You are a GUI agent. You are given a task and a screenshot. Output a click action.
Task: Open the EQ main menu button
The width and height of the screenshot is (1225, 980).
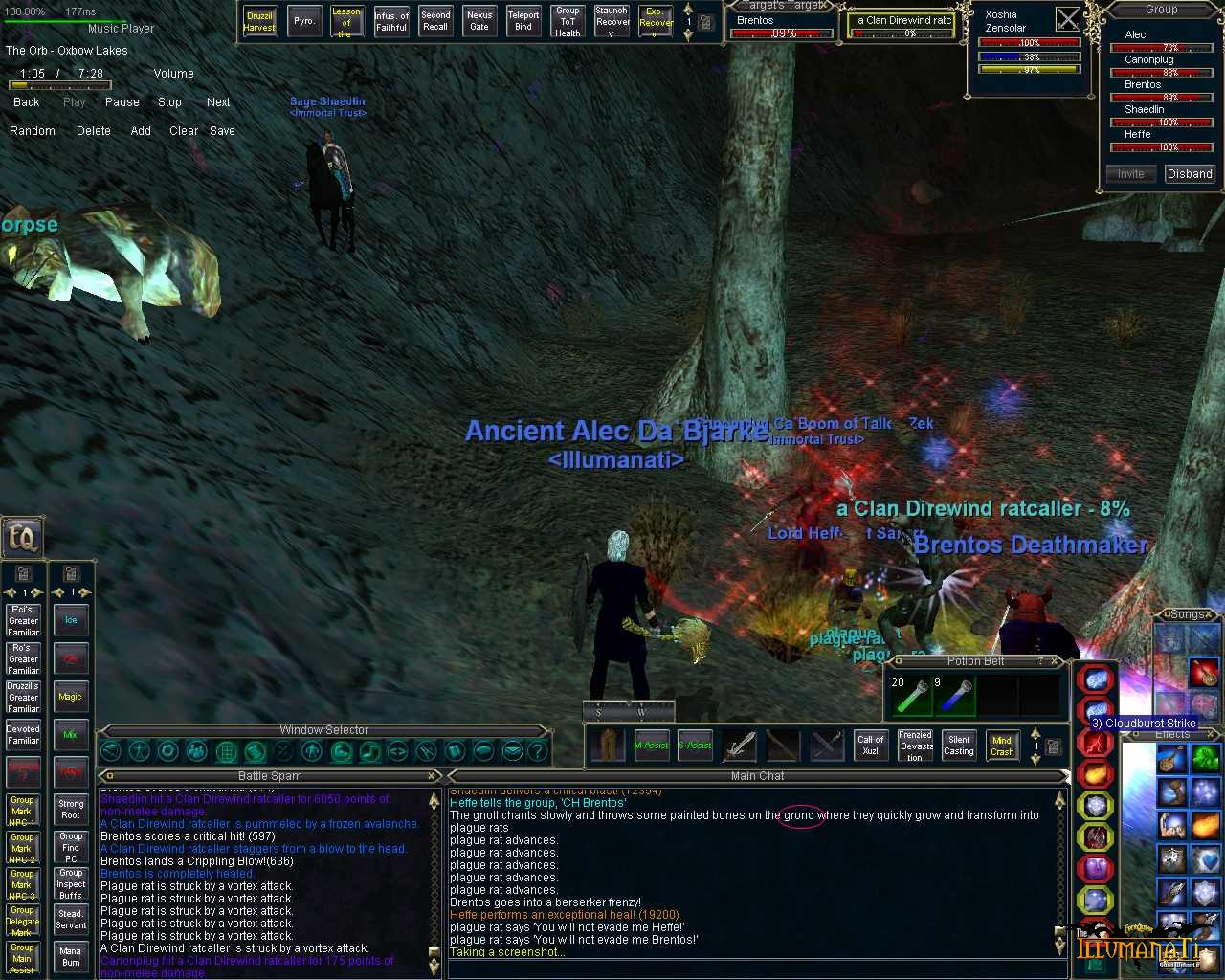point(21,537)
